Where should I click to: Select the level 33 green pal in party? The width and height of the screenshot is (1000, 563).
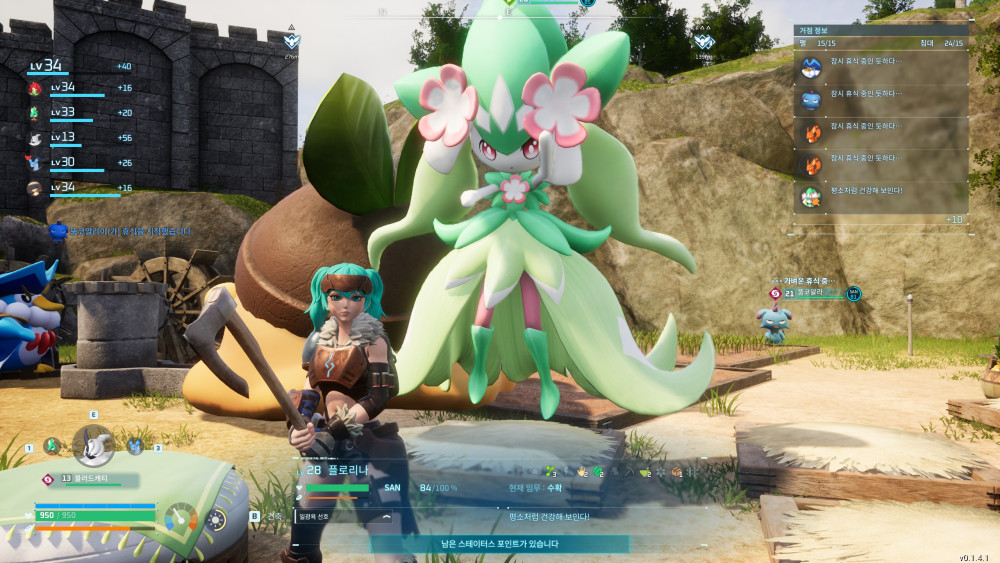tap(35, 113)
